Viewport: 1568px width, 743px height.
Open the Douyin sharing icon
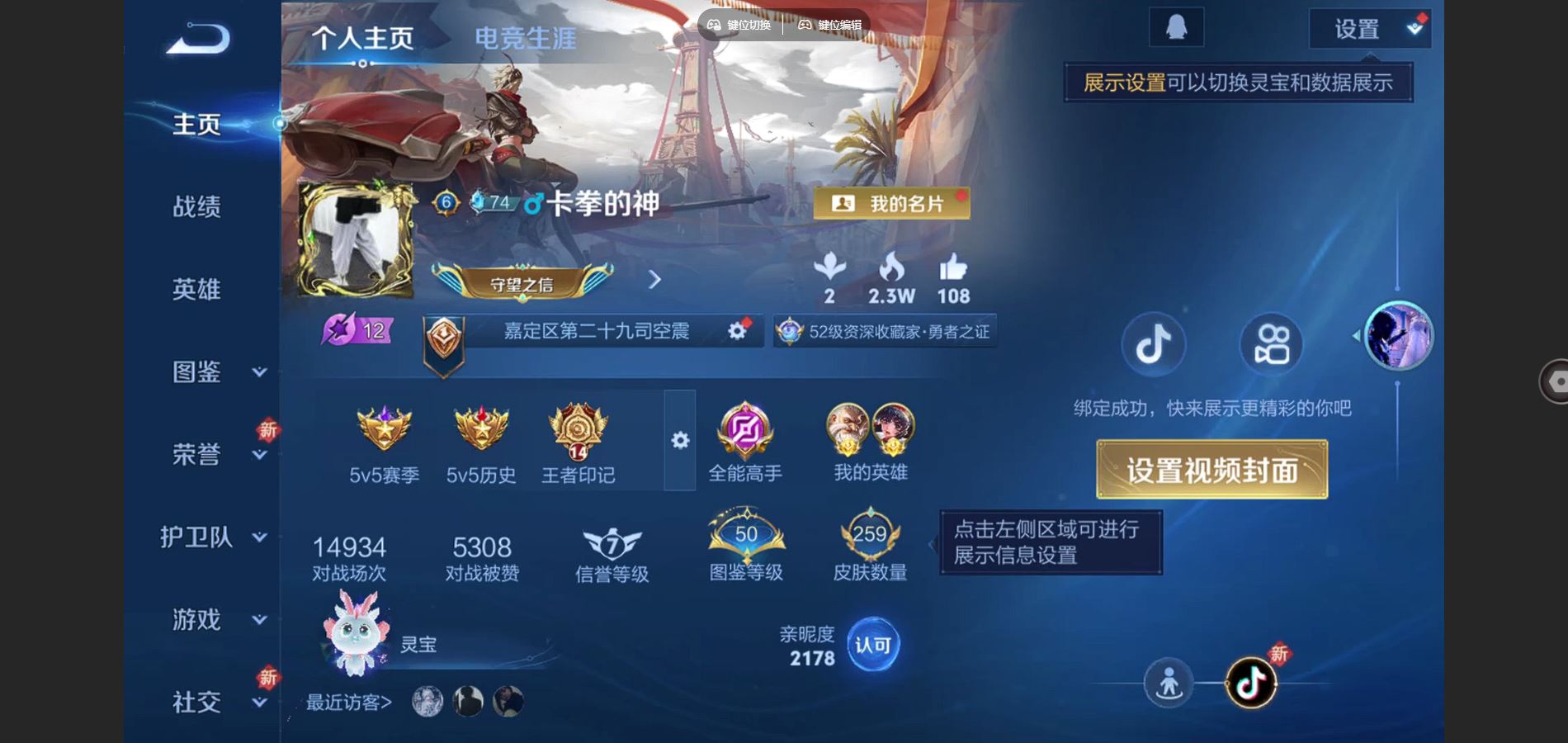pyautogui.click(x=1153, y=345)
